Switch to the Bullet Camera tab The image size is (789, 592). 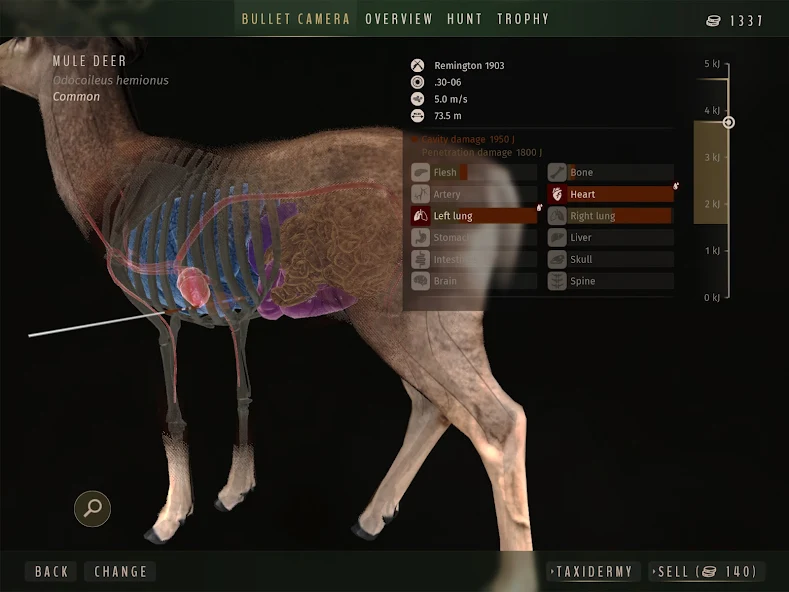pyautogui.click(x=296, y=19)
